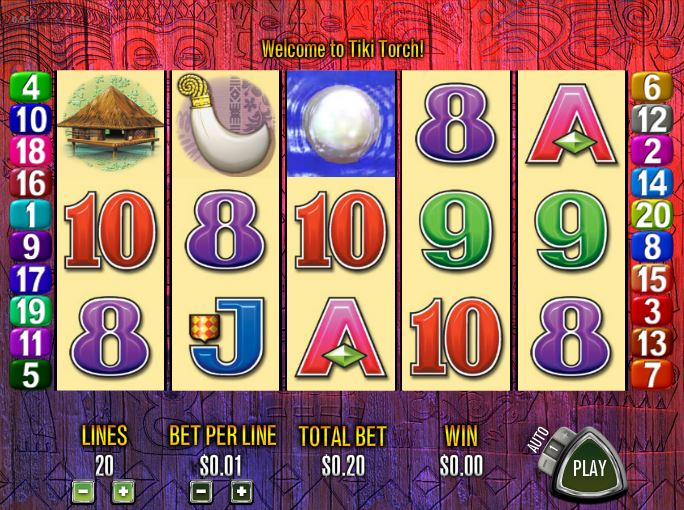Screen dimensions: 684x510
Task: Spin the reels with the PLAY button
Action: click(x=590, y=467)
